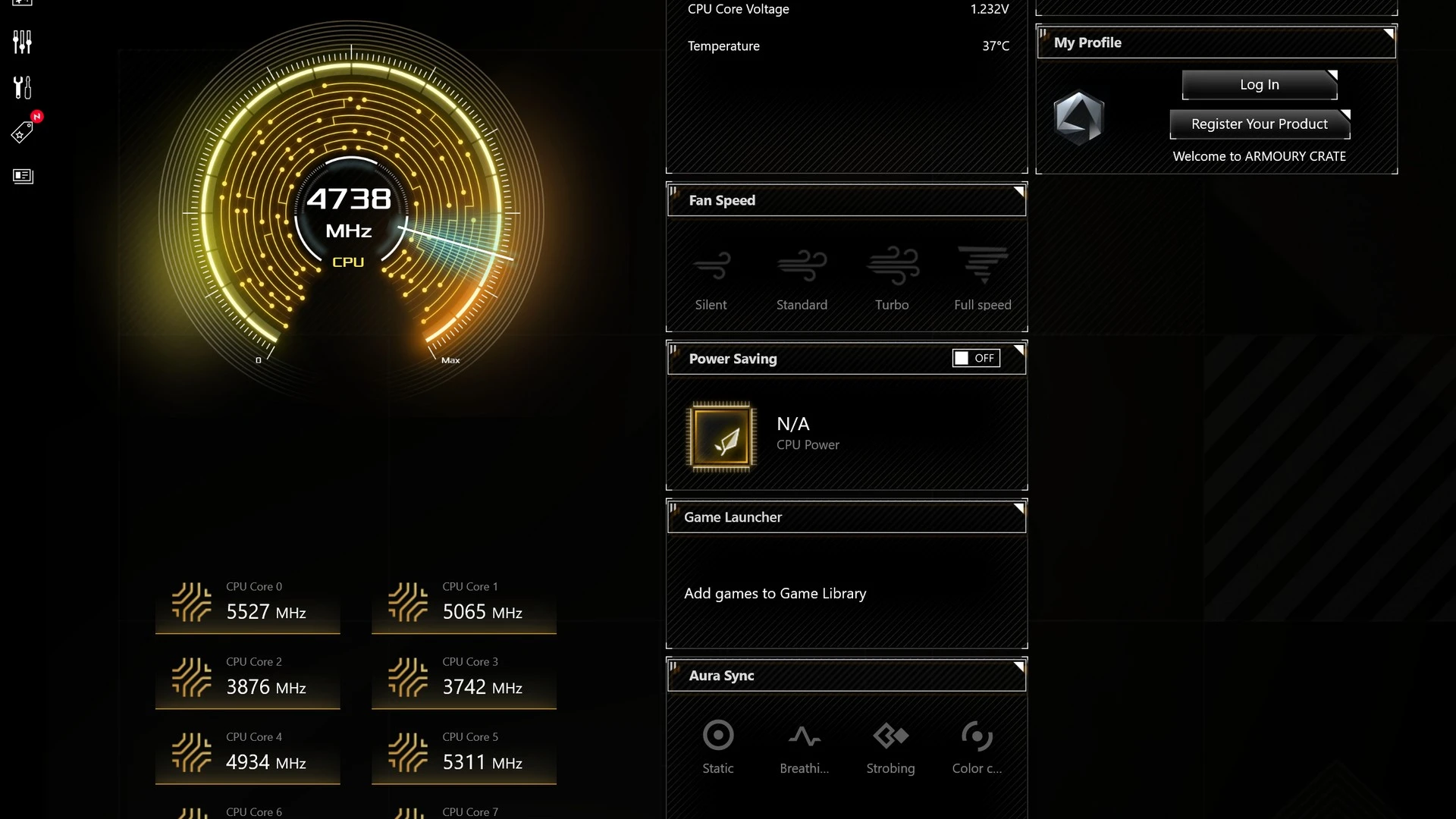Click the Log In button
The image size is (1456, 819).
1259,85
